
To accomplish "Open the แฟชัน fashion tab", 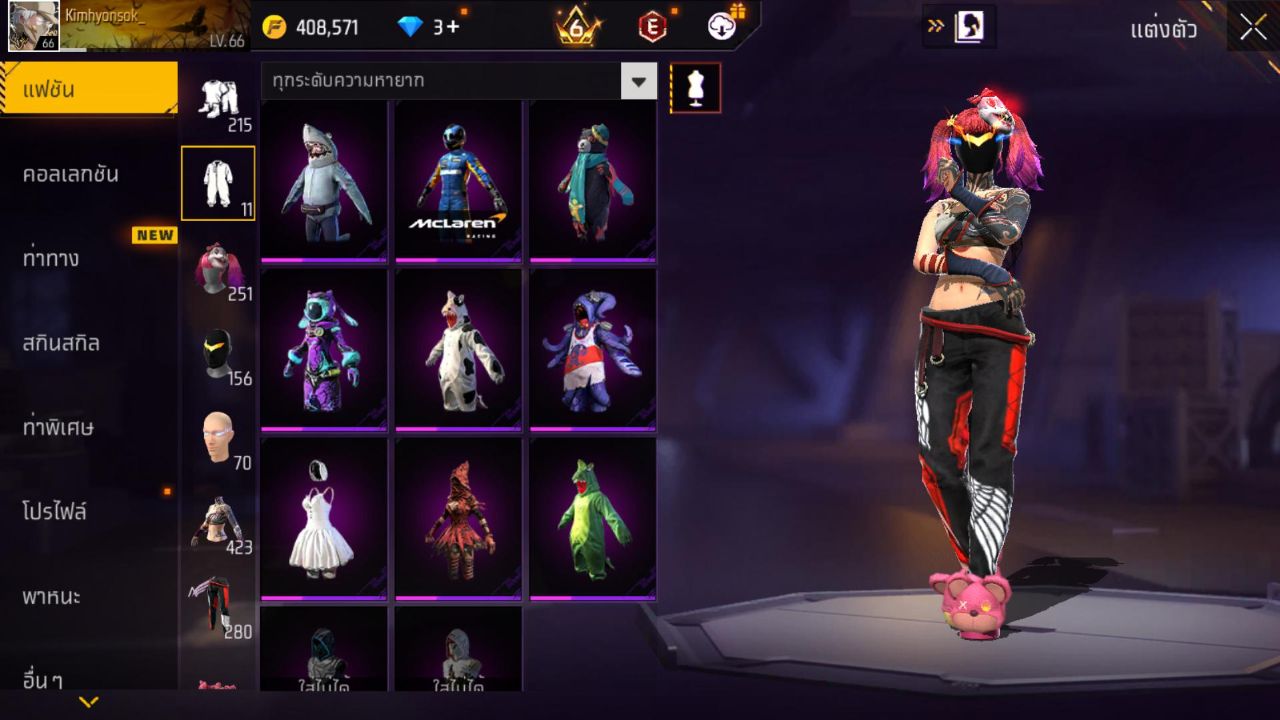I will (88, 90).
